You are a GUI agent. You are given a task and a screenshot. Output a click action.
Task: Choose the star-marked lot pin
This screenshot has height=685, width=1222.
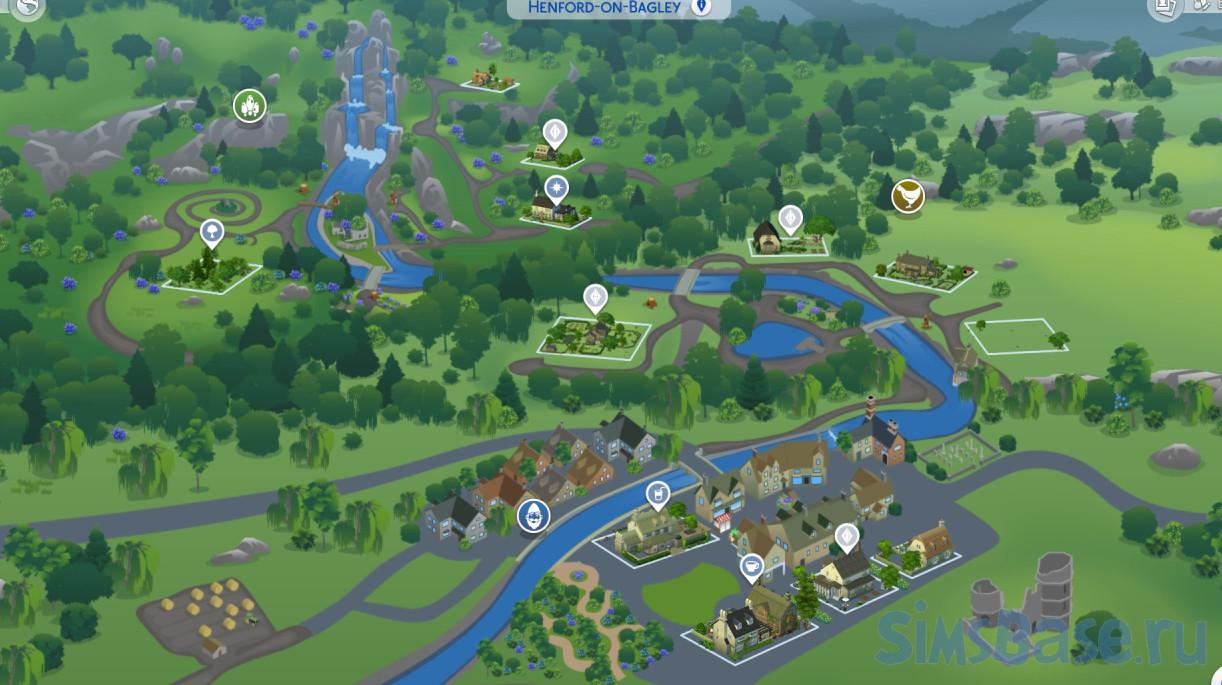(x=556, y=187)
